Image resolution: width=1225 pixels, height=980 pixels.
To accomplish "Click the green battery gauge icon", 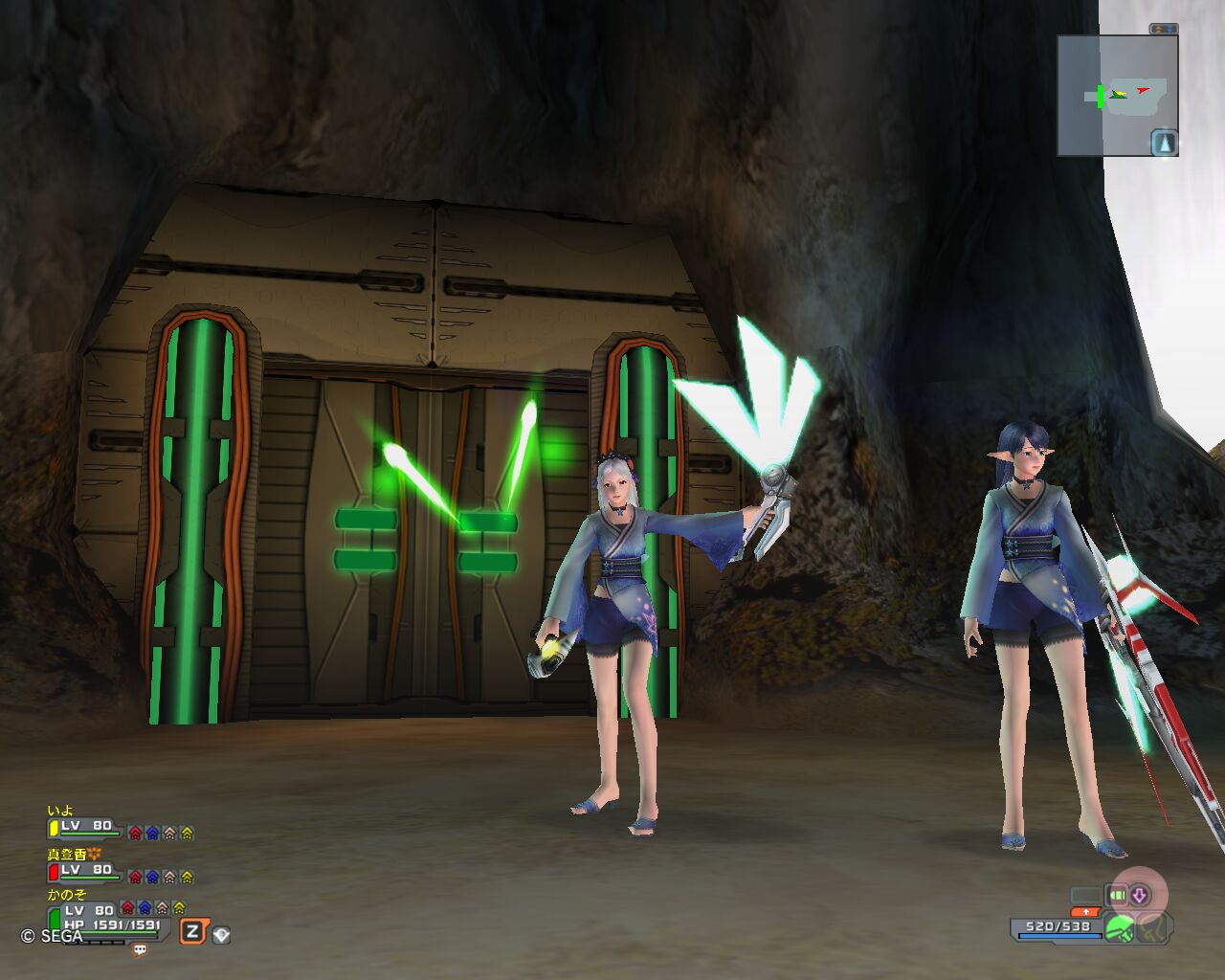I will [1117, 896].
